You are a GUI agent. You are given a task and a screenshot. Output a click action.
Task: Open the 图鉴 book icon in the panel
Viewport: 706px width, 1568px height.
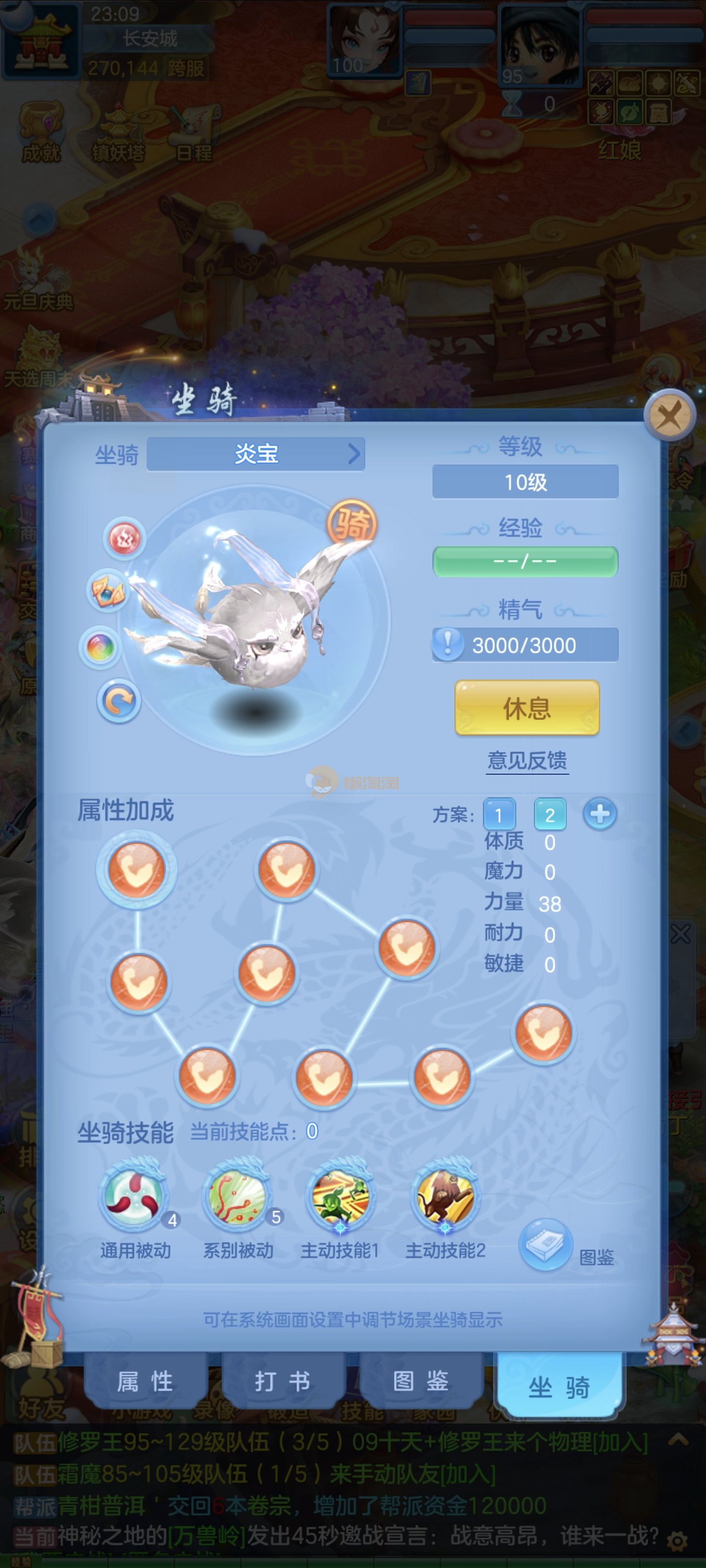pos(545,1244)
